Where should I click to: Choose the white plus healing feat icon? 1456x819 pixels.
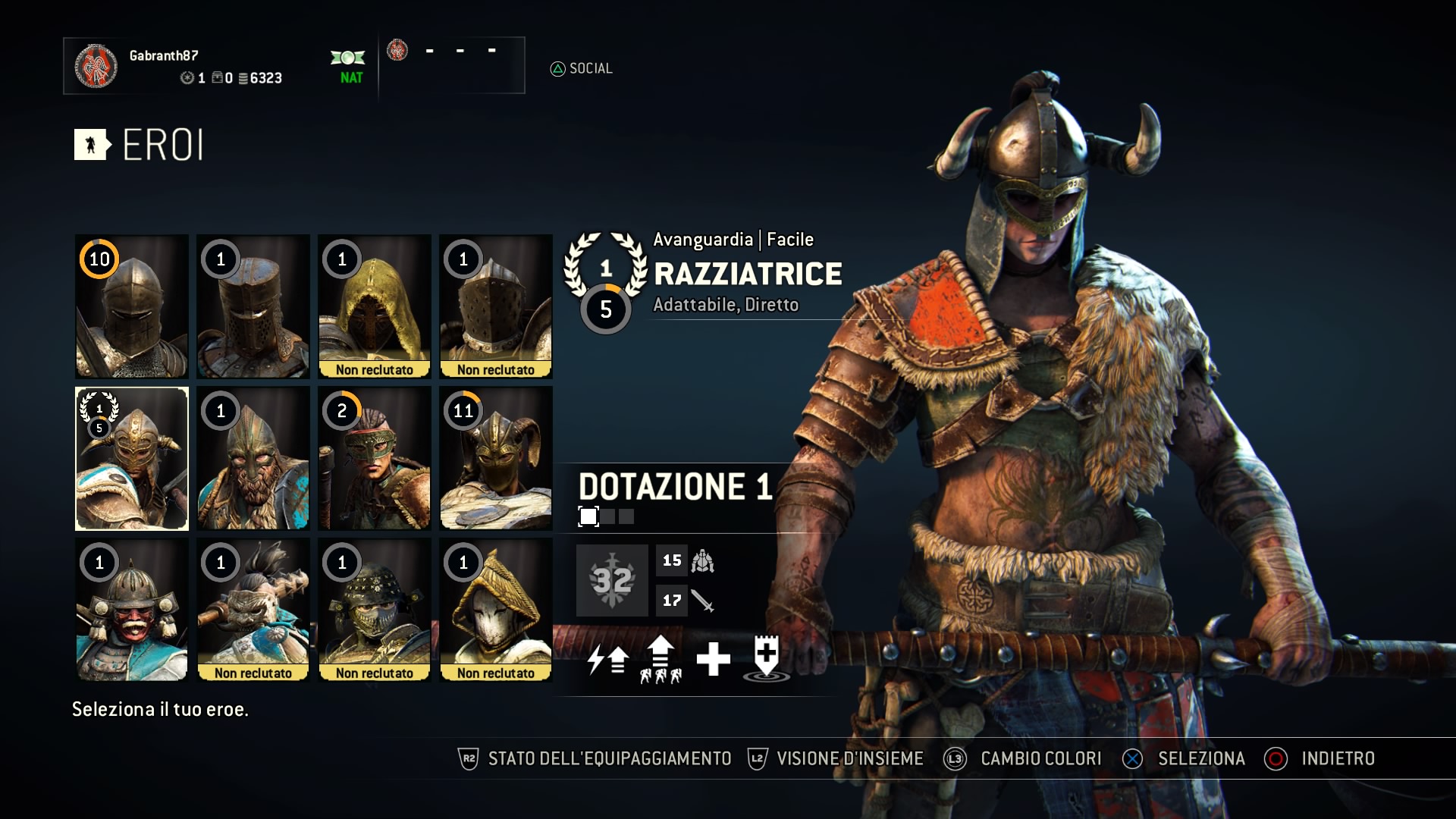713,660
